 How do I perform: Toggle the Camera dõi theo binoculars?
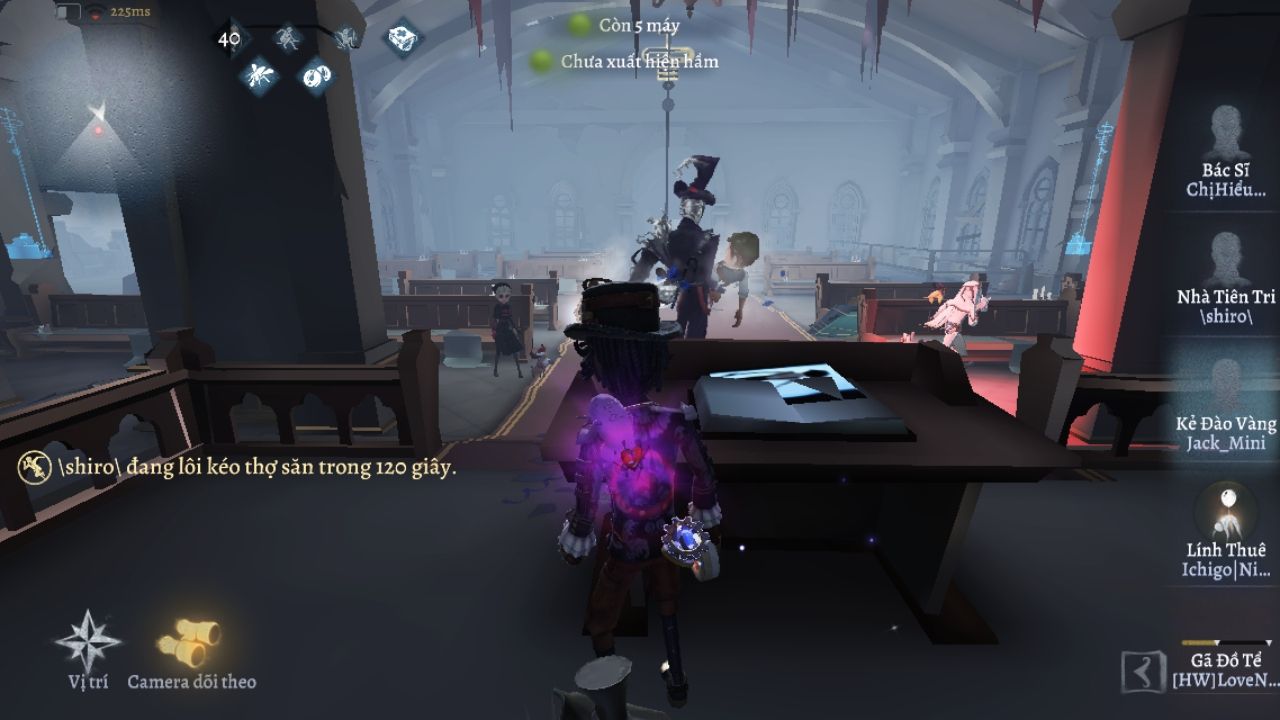190,643
